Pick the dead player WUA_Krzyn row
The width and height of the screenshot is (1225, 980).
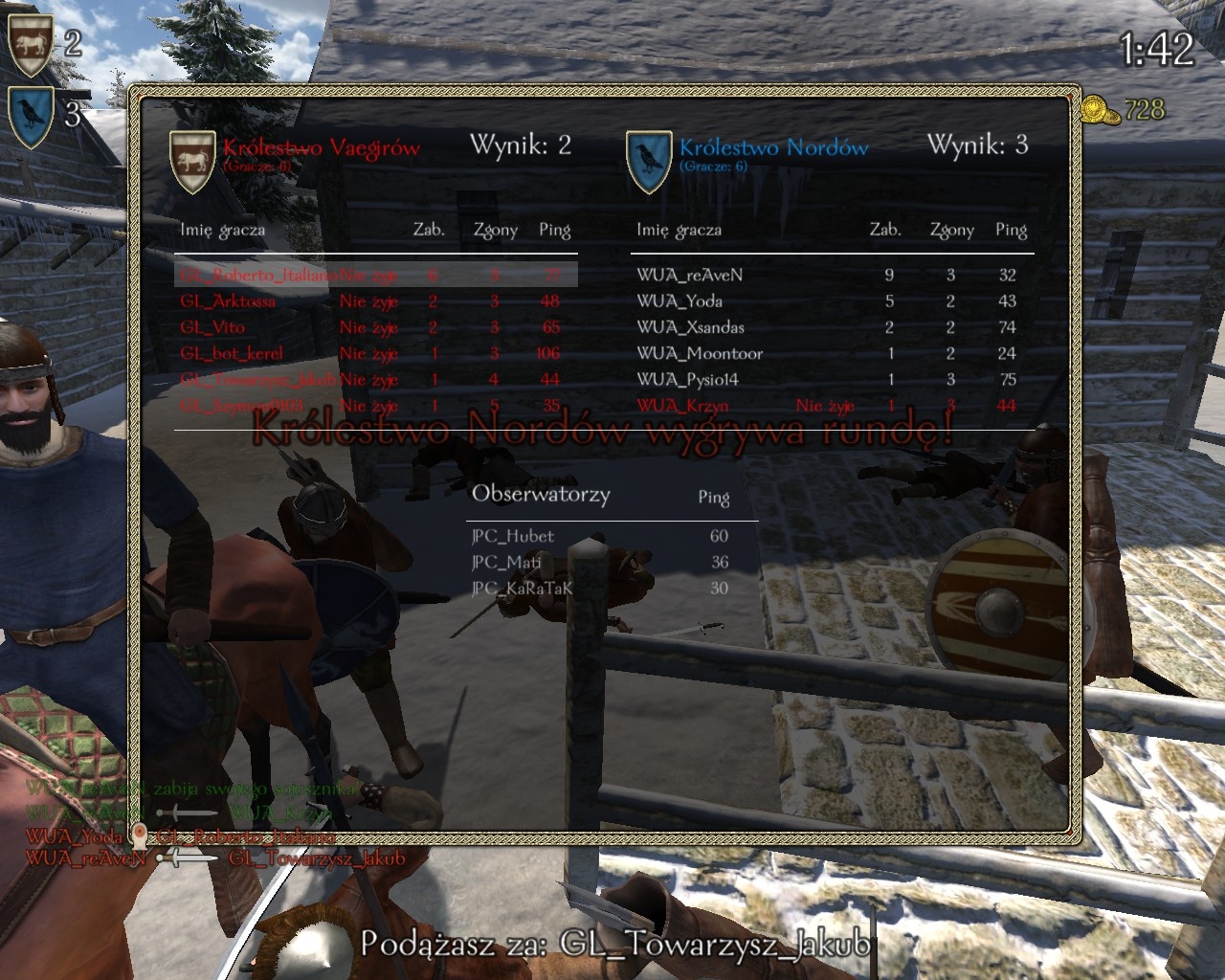(682, 406)
